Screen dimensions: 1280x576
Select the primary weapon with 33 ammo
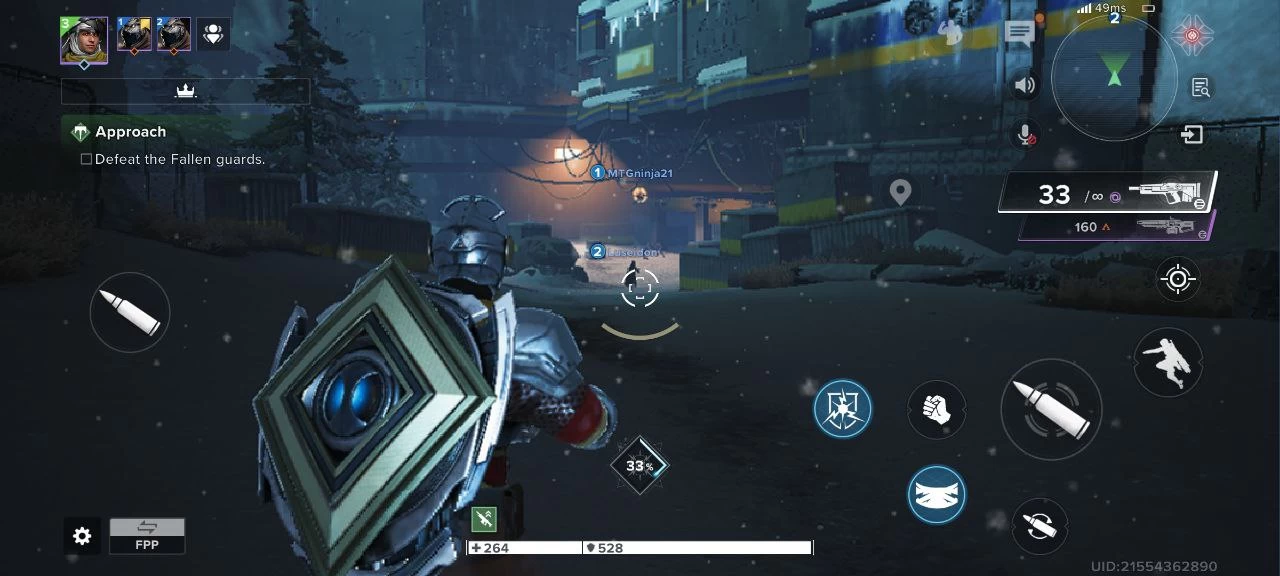pyautogui.click(x=1108, y=193)
